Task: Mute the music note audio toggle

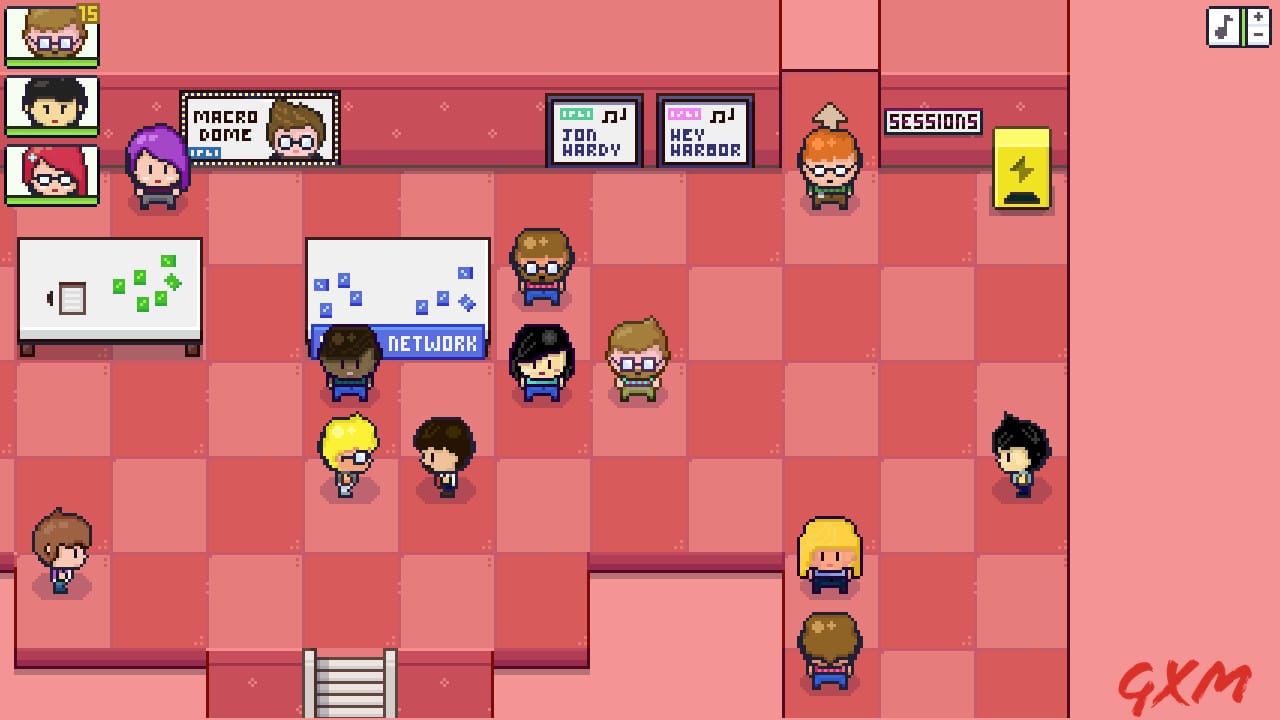Action: (x=1224, y=27)
